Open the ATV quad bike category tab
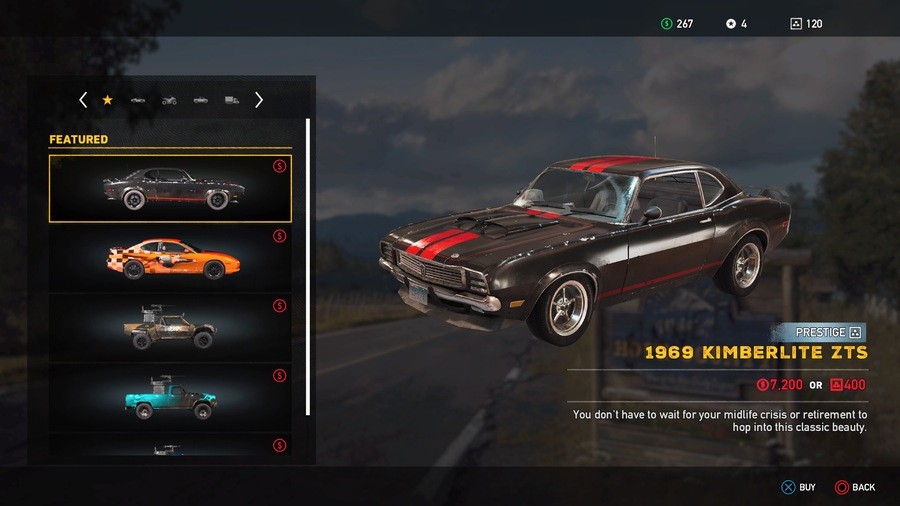Screen dimensions: 900x506 tap(169, 100)
